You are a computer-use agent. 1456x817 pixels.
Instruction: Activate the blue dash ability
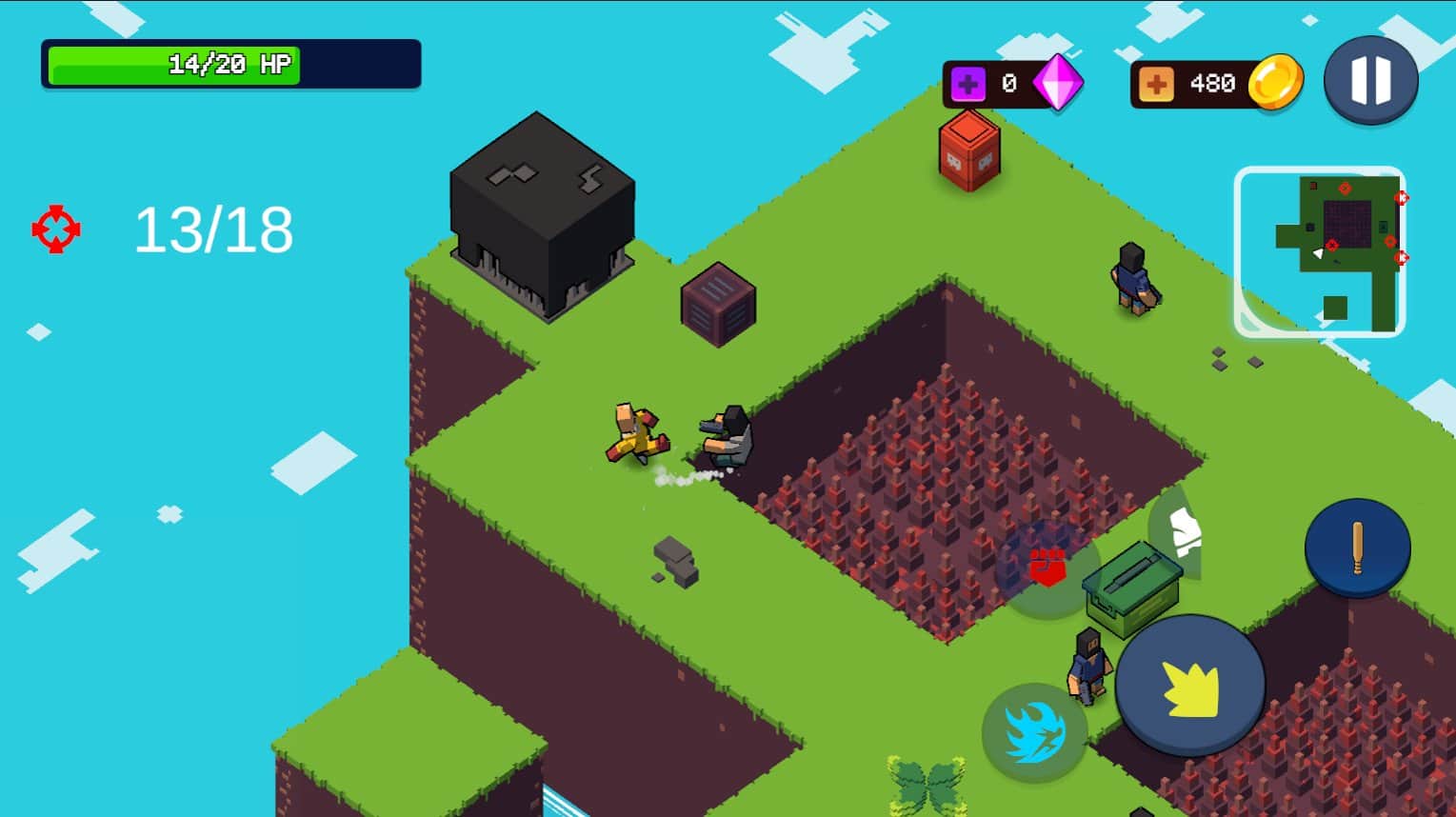coord(1034,732)
